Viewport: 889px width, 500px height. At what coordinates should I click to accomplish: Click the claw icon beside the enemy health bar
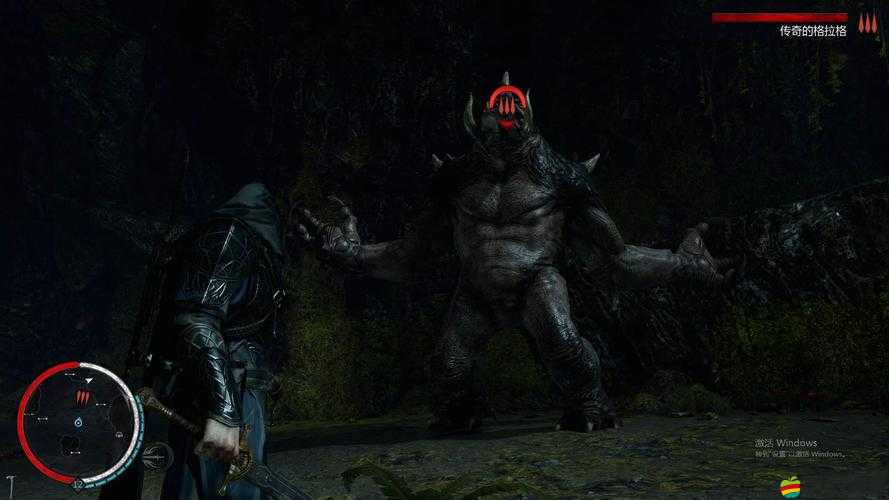(866, 21)
